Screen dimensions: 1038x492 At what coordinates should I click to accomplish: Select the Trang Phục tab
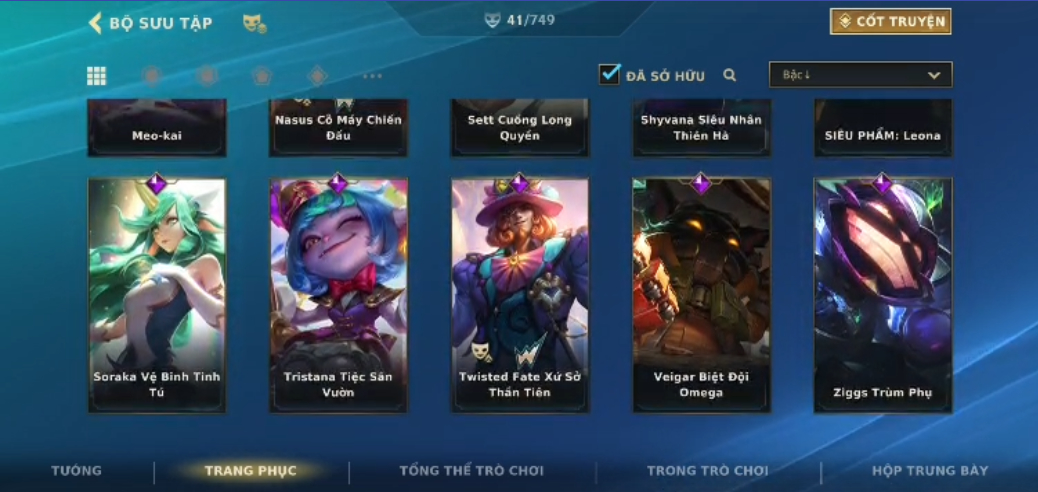(250, 471)
